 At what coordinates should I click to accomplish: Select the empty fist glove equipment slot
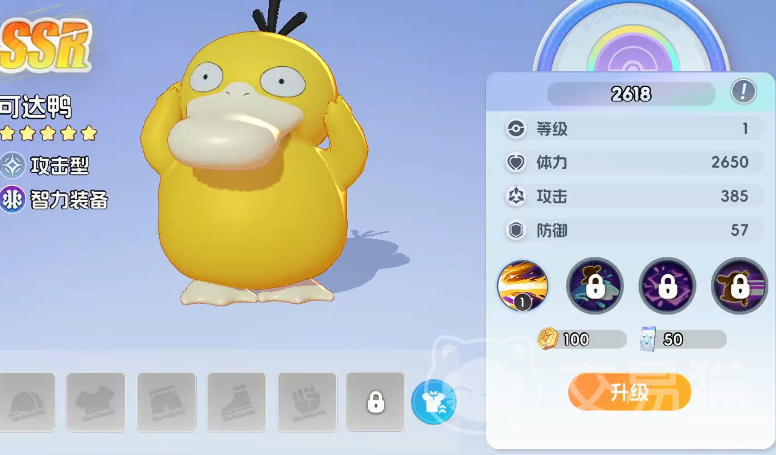tap(306, 402)
